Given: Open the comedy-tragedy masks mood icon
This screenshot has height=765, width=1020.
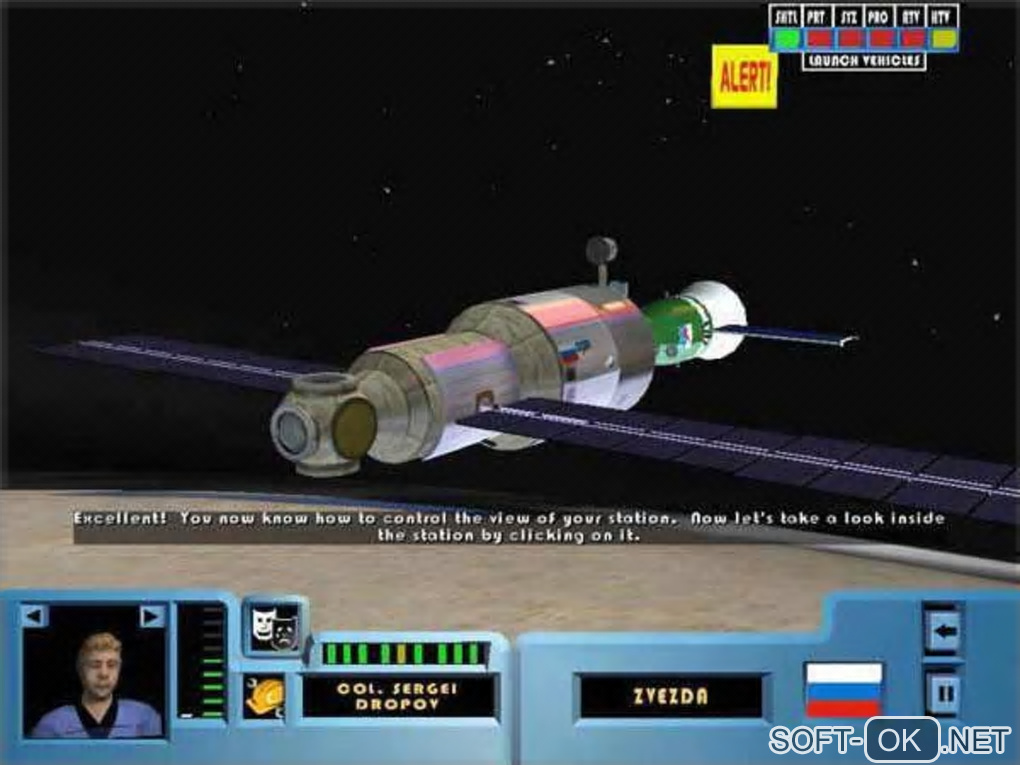Looking at the screenshot, I should [x=272, y=627].
